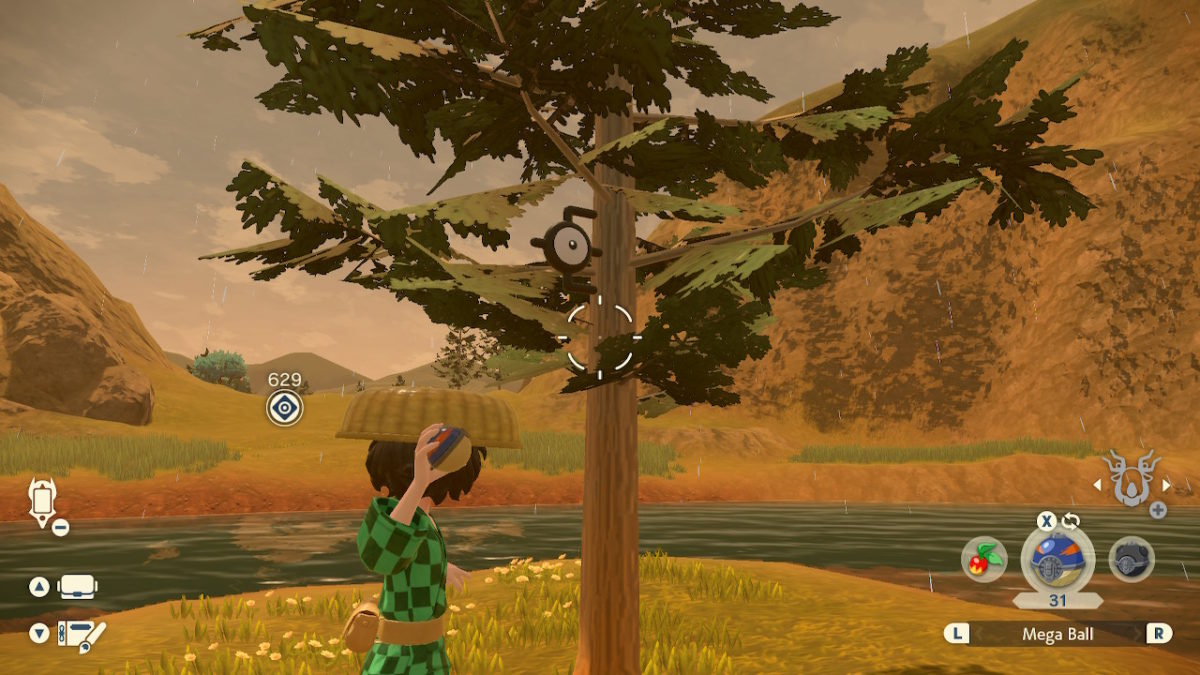Click the Mega Ball name label bar
Image resolution: width=1200 pixels, height=675 pixels.
point(1056,633)
